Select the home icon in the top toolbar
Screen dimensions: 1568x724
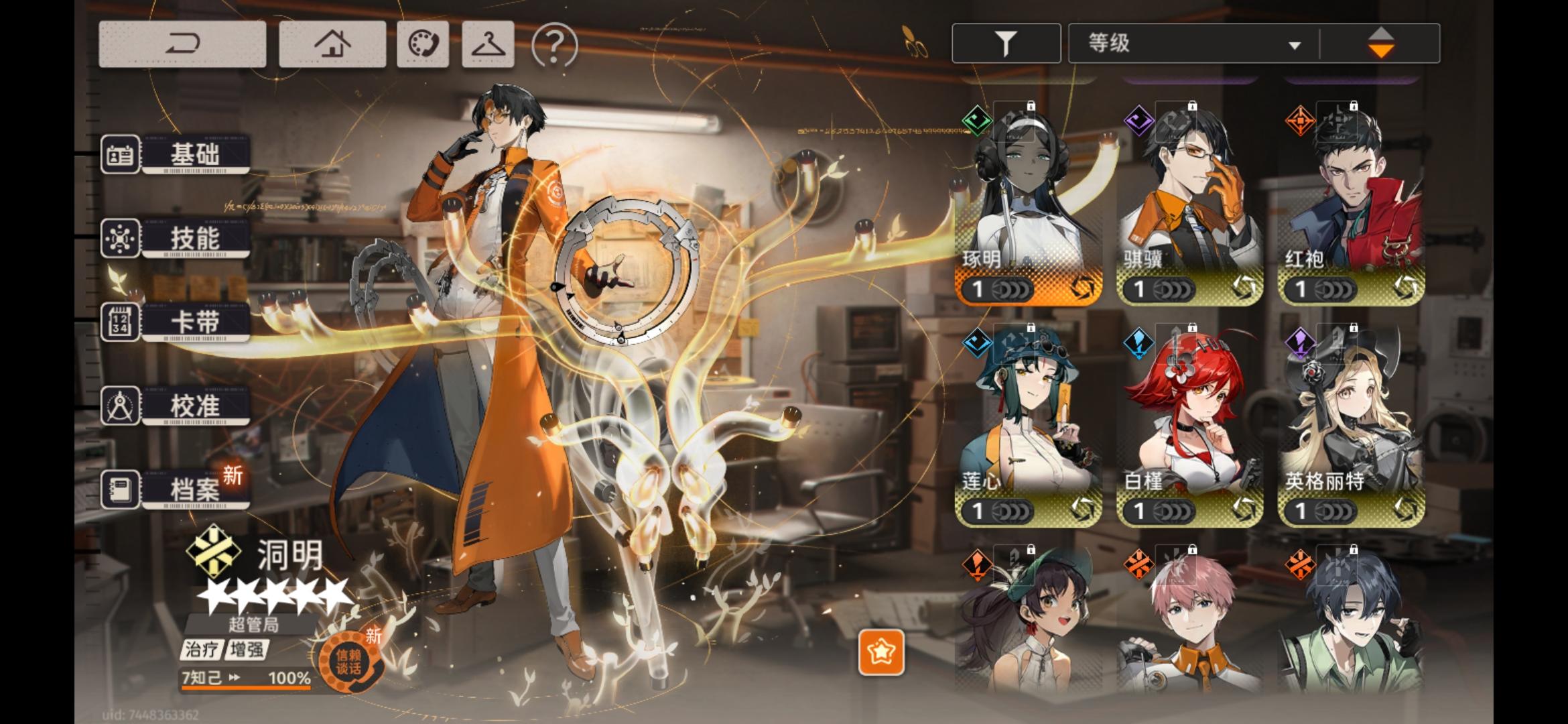(333, 42)
